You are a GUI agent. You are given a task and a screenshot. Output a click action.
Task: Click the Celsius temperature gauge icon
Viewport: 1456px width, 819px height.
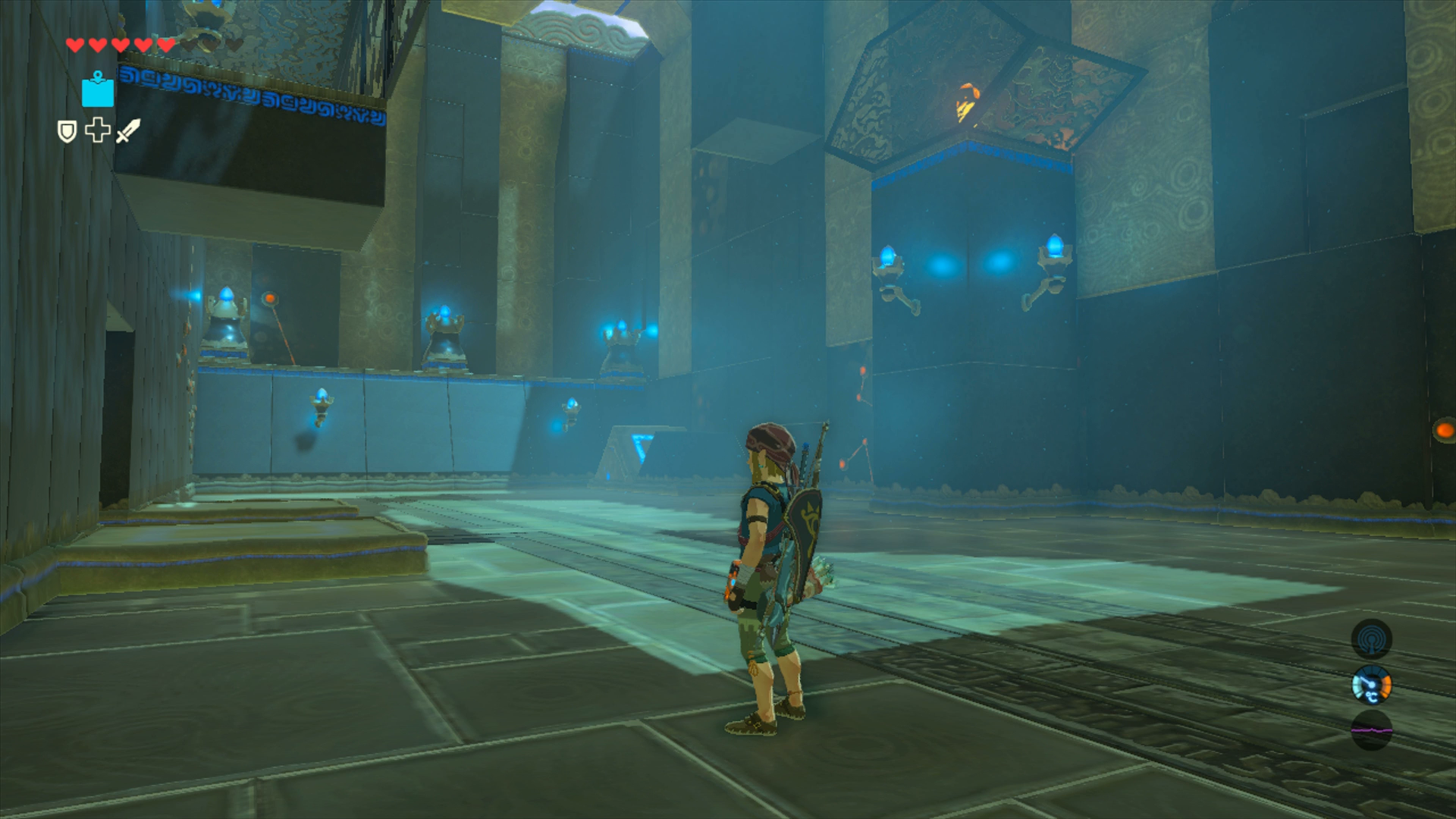(1372, 686)
